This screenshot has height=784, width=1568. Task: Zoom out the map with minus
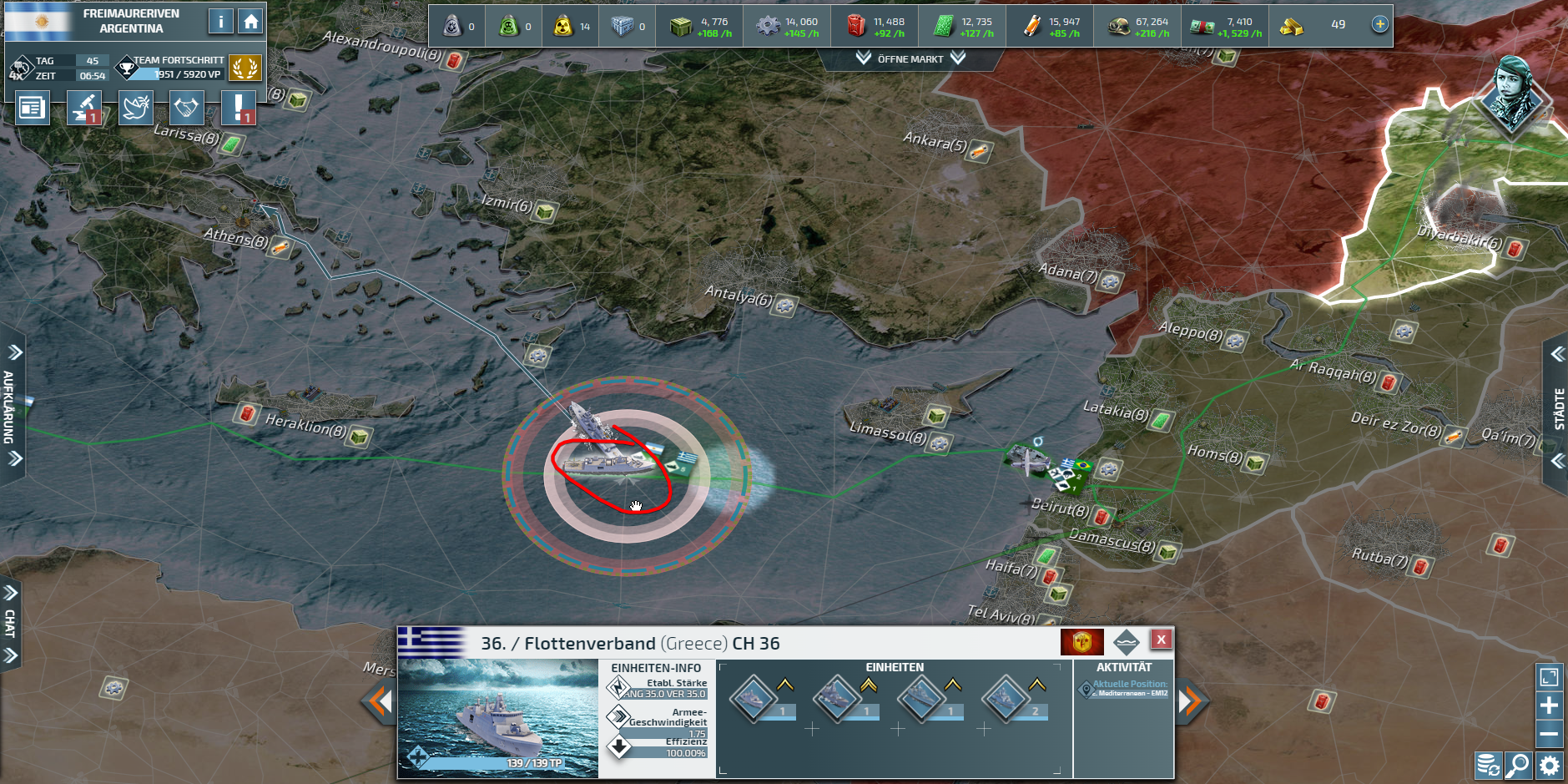coord(1549,734)
